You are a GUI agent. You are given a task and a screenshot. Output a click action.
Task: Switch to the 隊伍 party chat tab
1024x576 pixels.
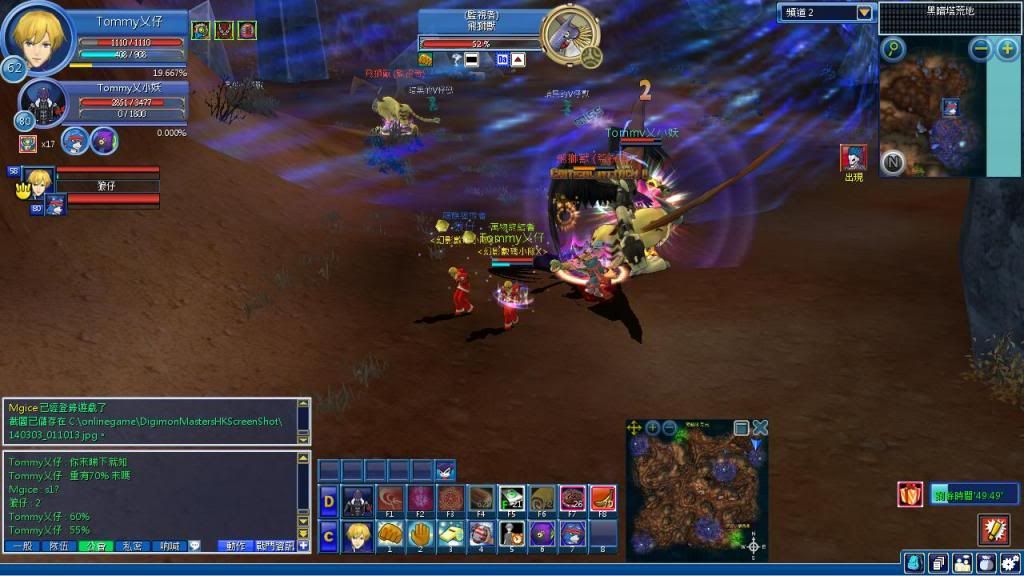[59, 546]
